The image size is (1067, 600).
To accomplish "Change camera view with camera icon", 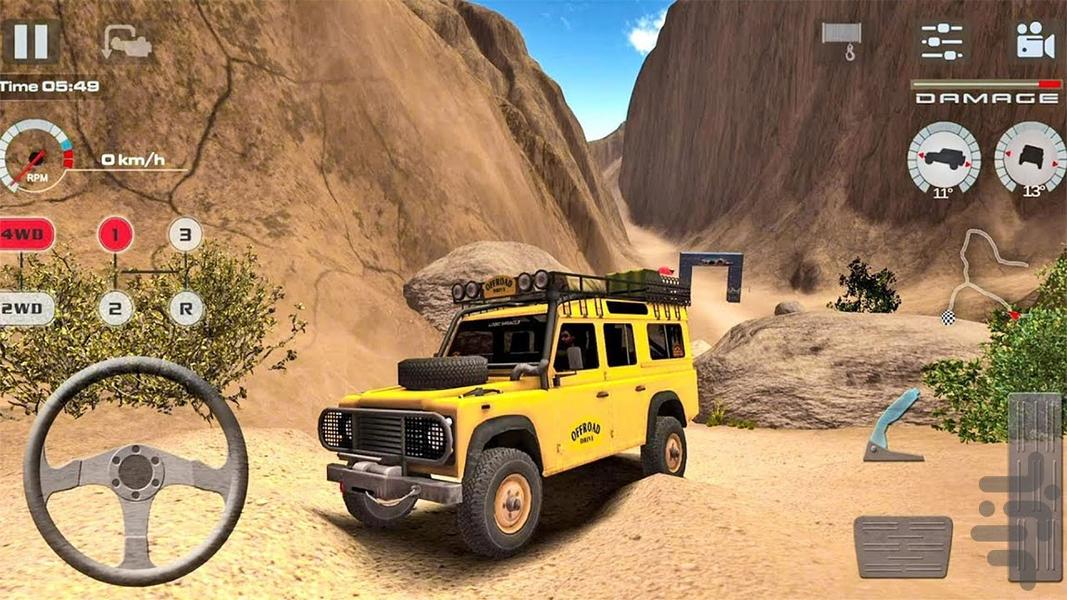I will 1036,40.
